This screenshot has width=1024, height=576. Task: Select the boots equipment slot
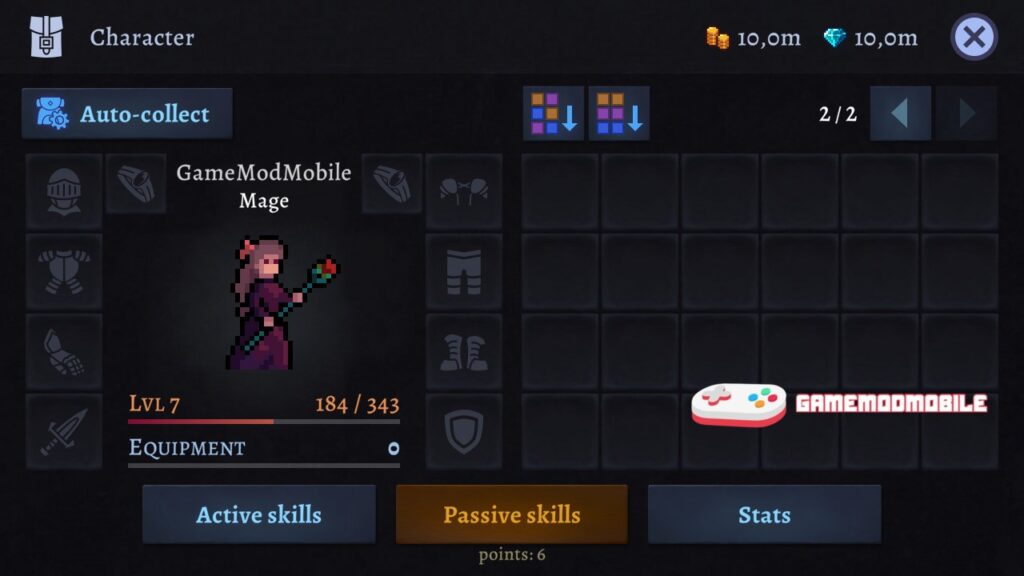[464, 351]
